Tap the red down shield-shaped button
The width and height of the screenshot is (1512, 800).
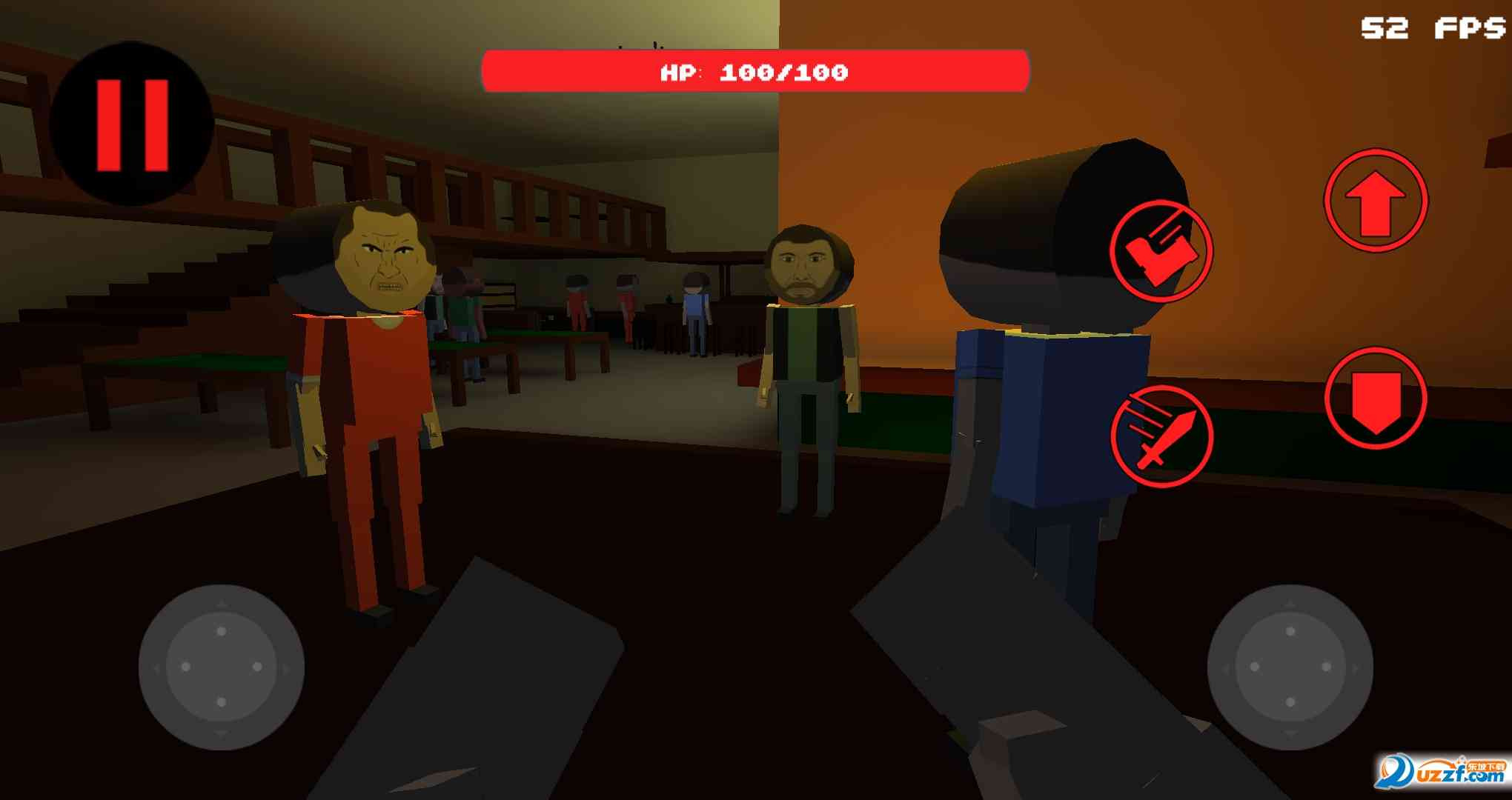click(x=1376, y=399)
